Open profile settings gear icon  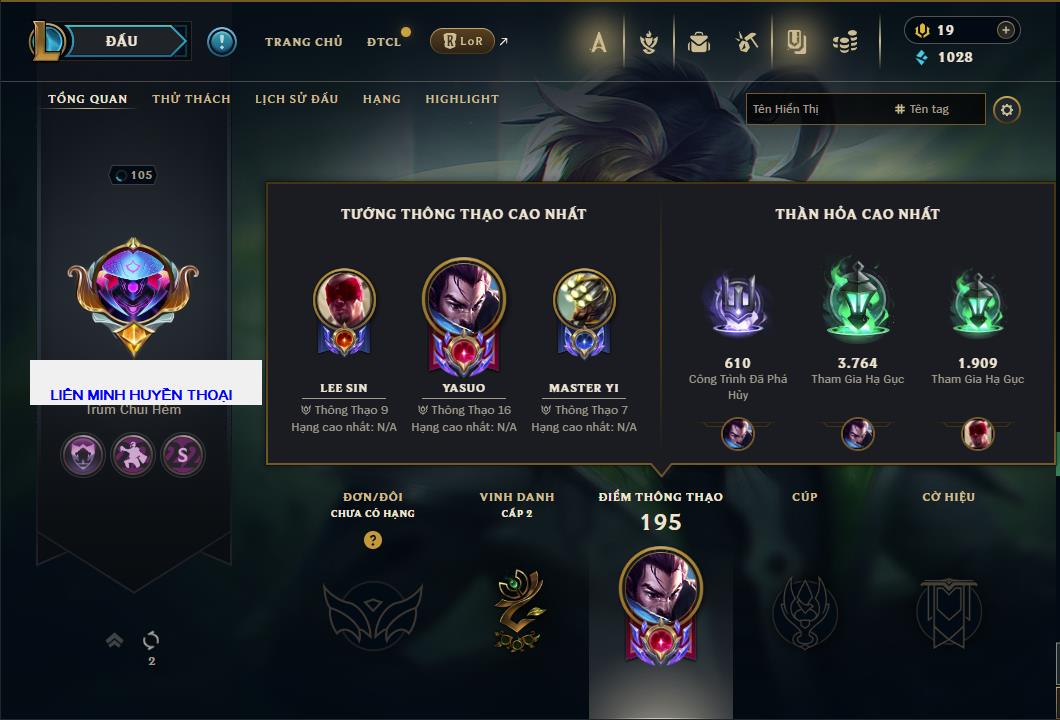(x=1007, y=109)
